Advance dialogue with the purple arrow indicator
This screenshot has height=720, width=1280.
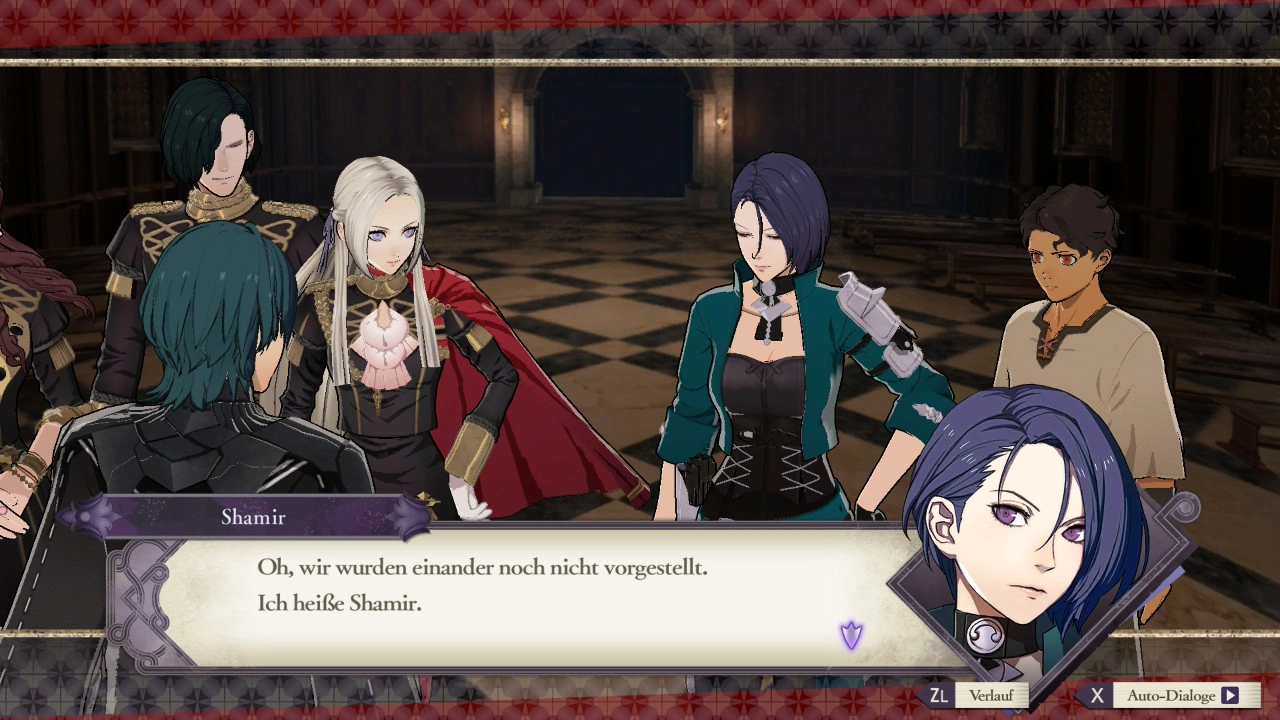coord(851,635)
